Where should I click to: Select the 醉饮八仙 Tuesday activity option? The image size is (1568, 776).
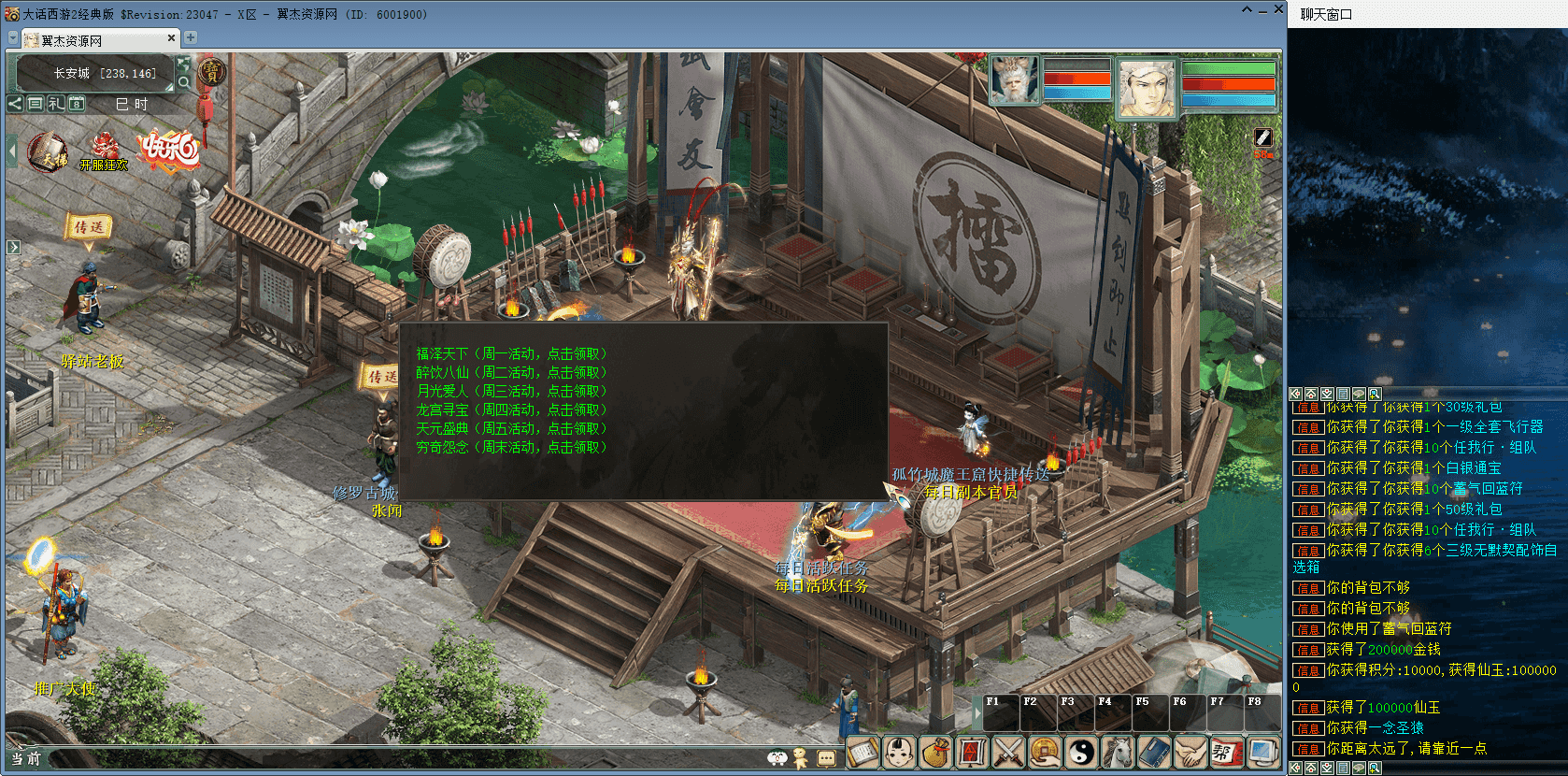[x=511, y=372]
